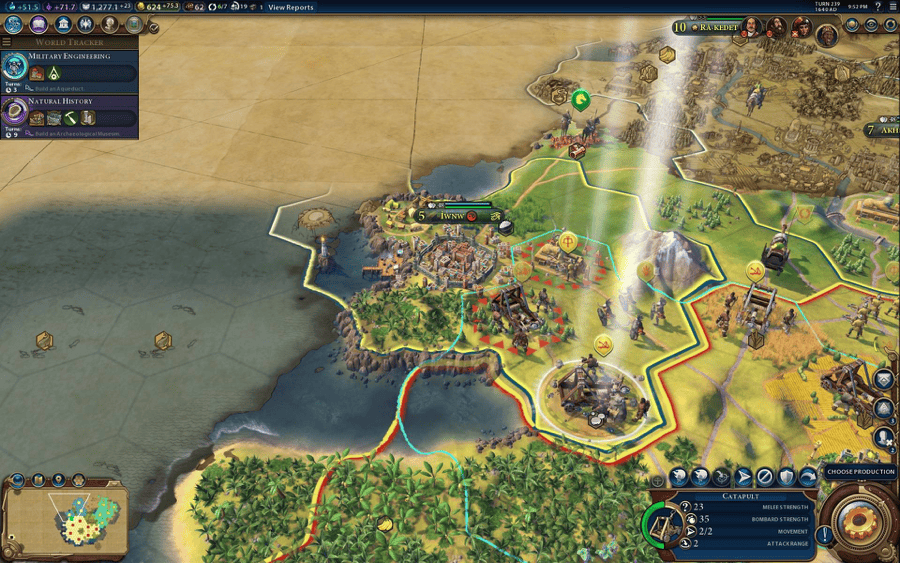Open View Reports in the top bar

click(x=290, y=7)
